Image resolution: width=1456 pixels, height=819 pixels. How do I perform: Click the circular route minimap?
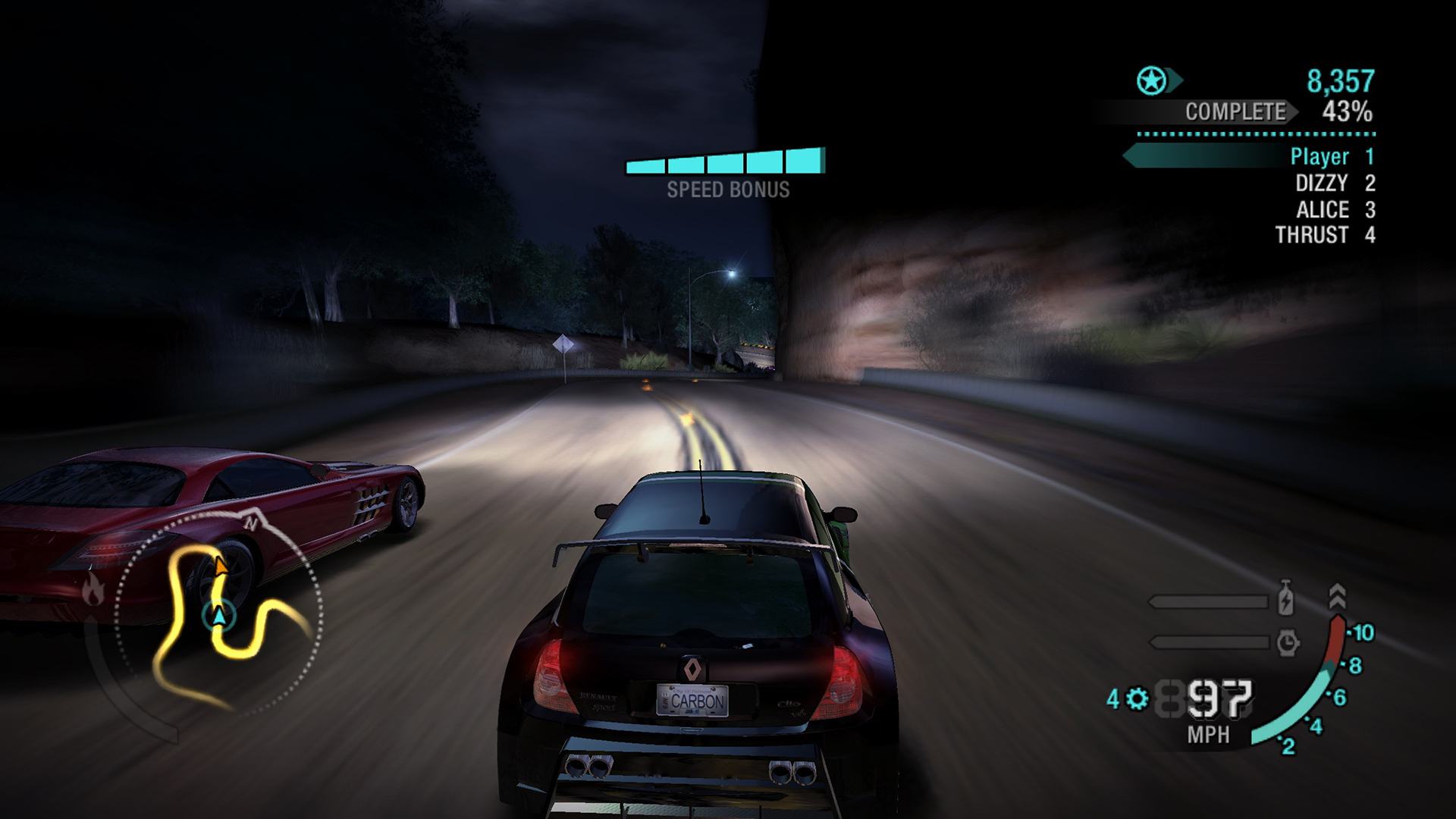[220, 613]
